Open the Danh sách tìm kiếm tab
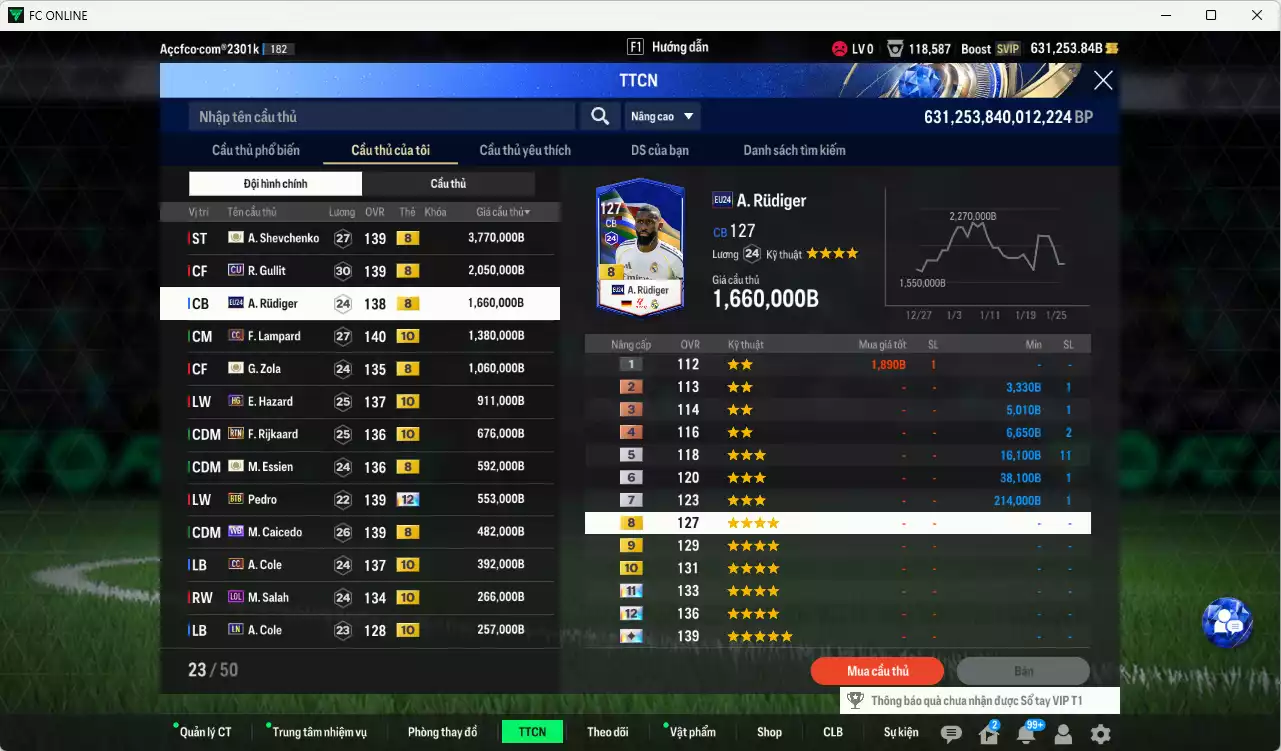Image resolution: width=1281 pixels, height=751 pixels. point(794,150)
